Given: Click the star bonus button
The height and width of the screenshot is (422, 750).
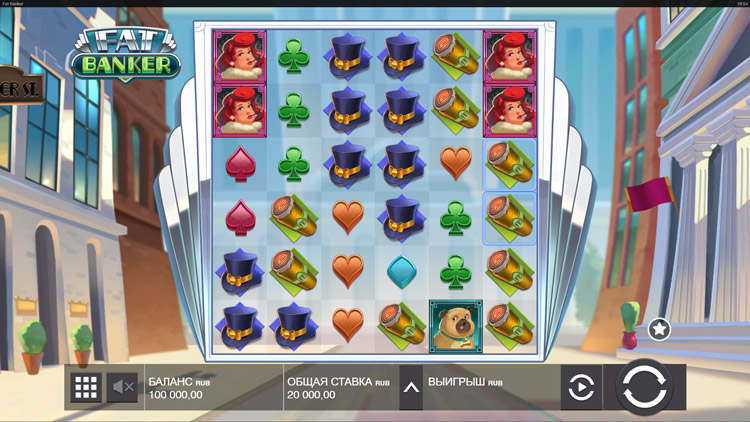Looking at the screenshot, I should tap(659, 328).
